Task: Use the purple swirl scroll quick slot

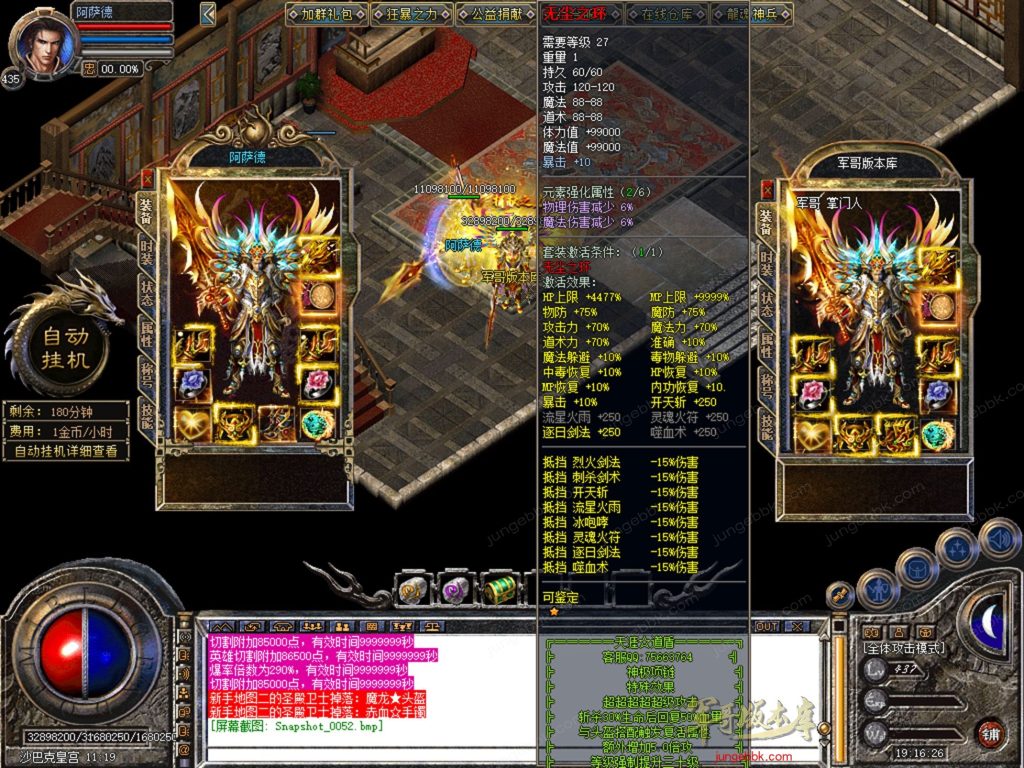Action: (x=456, y=590)
